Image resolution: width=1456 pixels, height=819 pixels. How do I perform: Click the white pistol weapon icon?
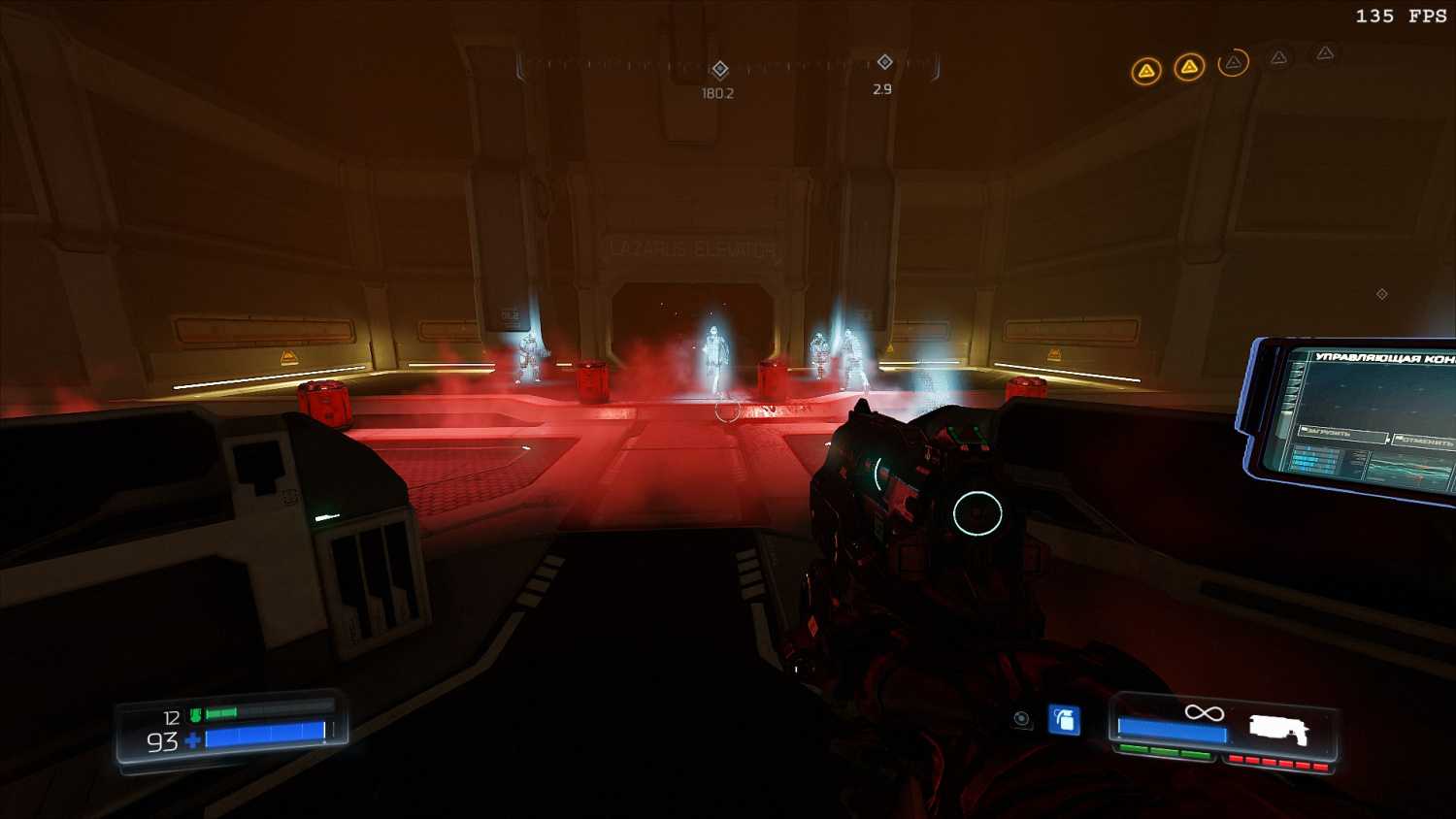tap(1278, 730)
